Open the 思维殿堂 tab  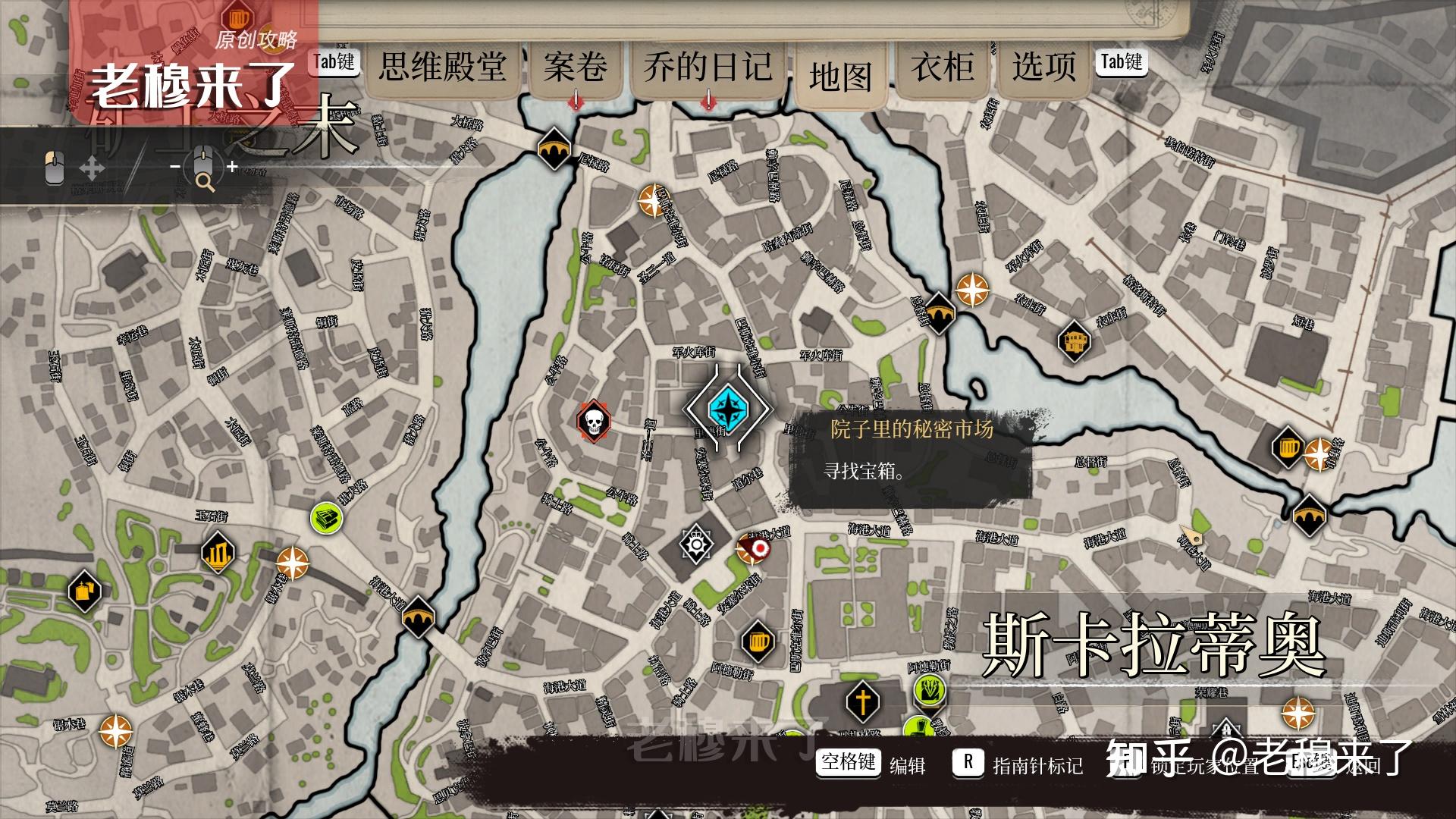click(443, 67)
